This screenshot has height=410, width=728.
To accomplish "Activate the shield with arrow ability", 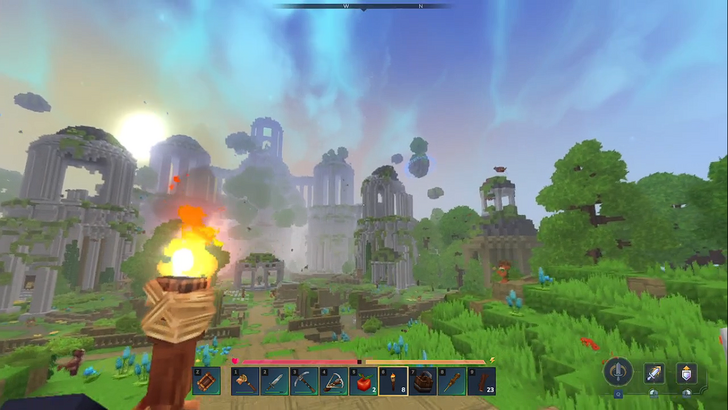I will coord(686,373).
